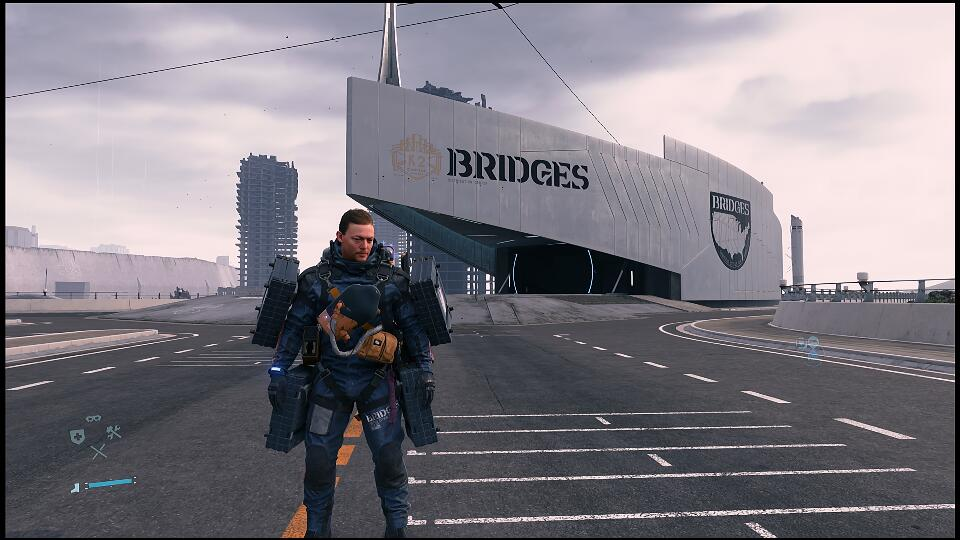Screen dimensions: 960x540
Task: Select the glasses icon in the equipment wheel
Action: 93,418
